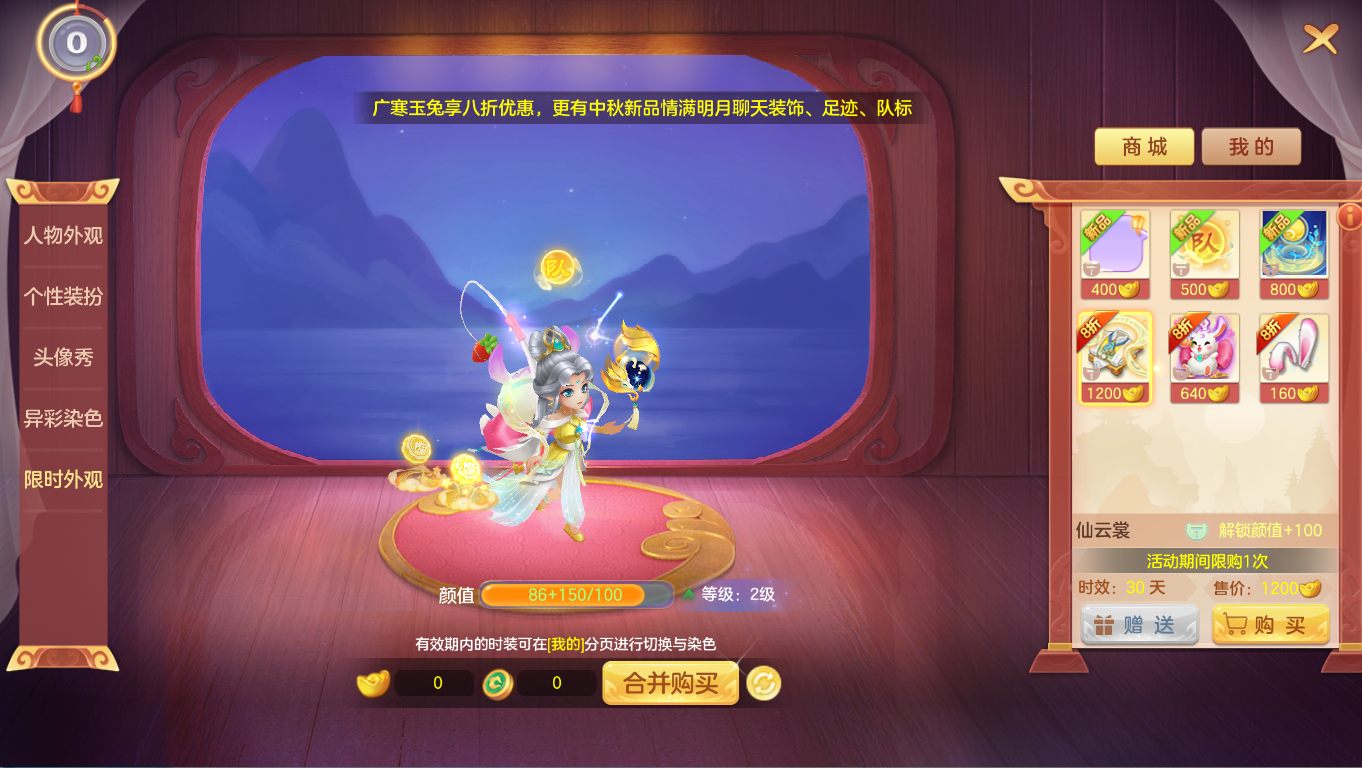Click the 合并购买 combined purchase button
The image size is (1362, 768).
coord(670,683)
